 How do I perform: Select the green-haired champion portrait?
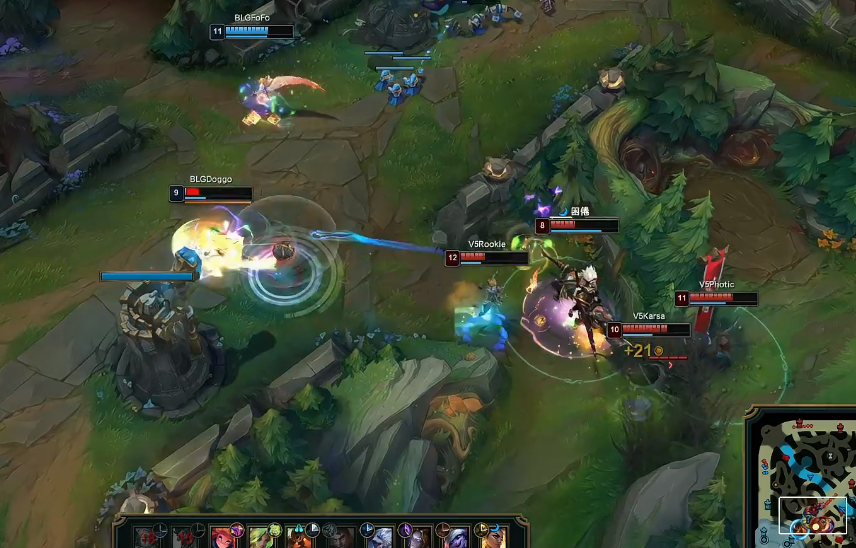(260, 536)
